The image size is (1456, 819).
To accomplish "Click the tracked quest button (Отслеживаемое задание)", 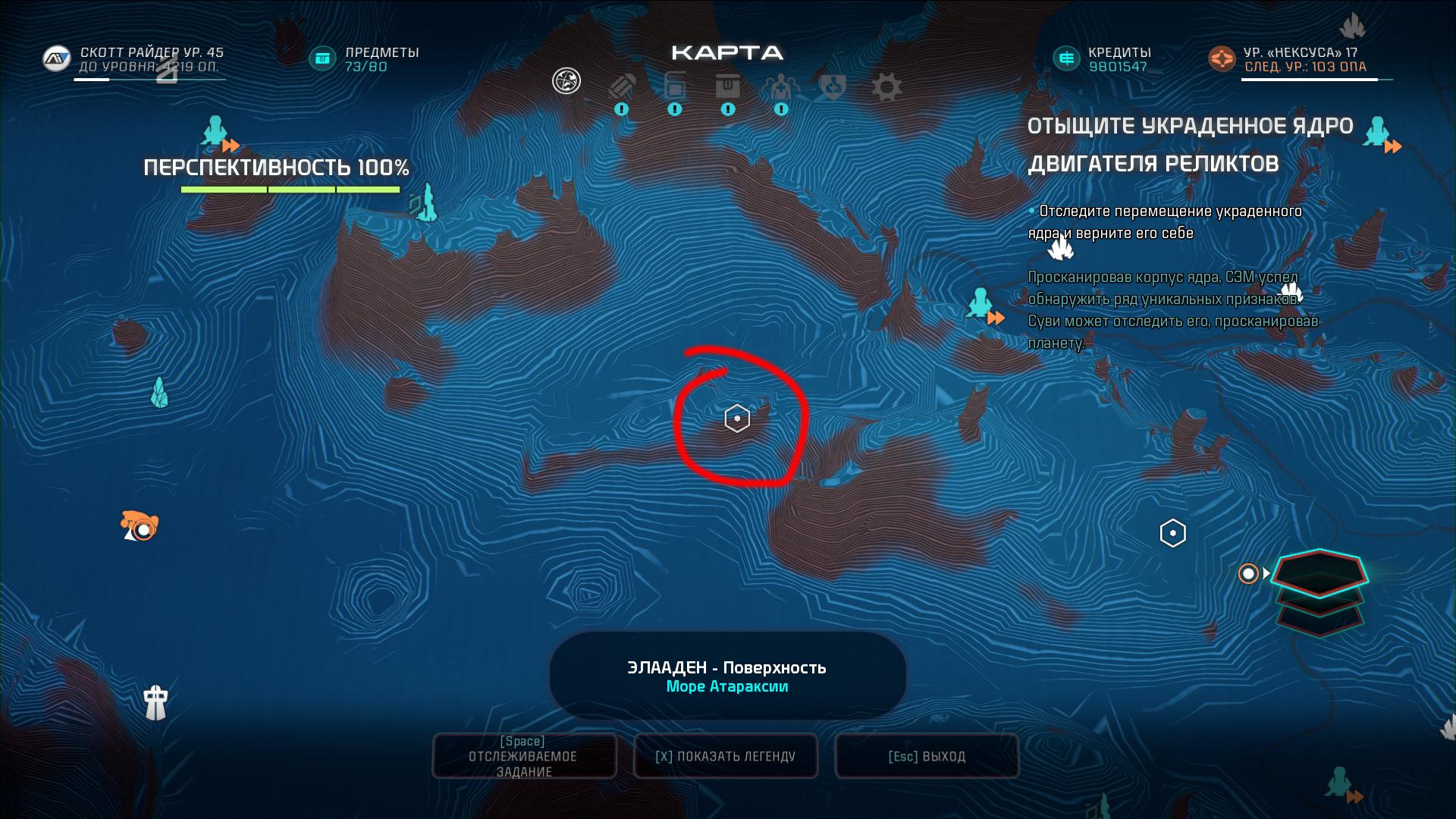I will 525,756.
